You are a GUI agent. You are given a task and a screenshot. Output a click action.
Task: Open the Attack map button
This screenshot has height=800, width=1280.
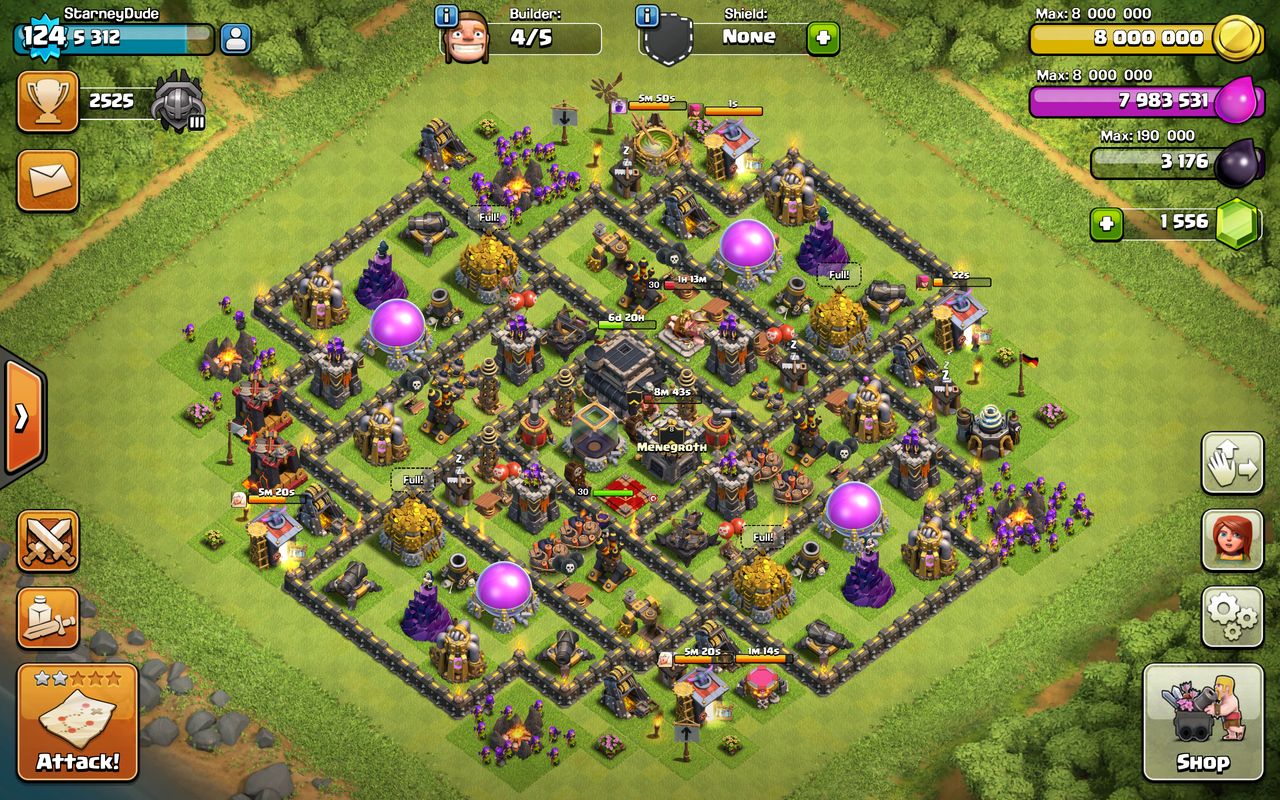78,722
